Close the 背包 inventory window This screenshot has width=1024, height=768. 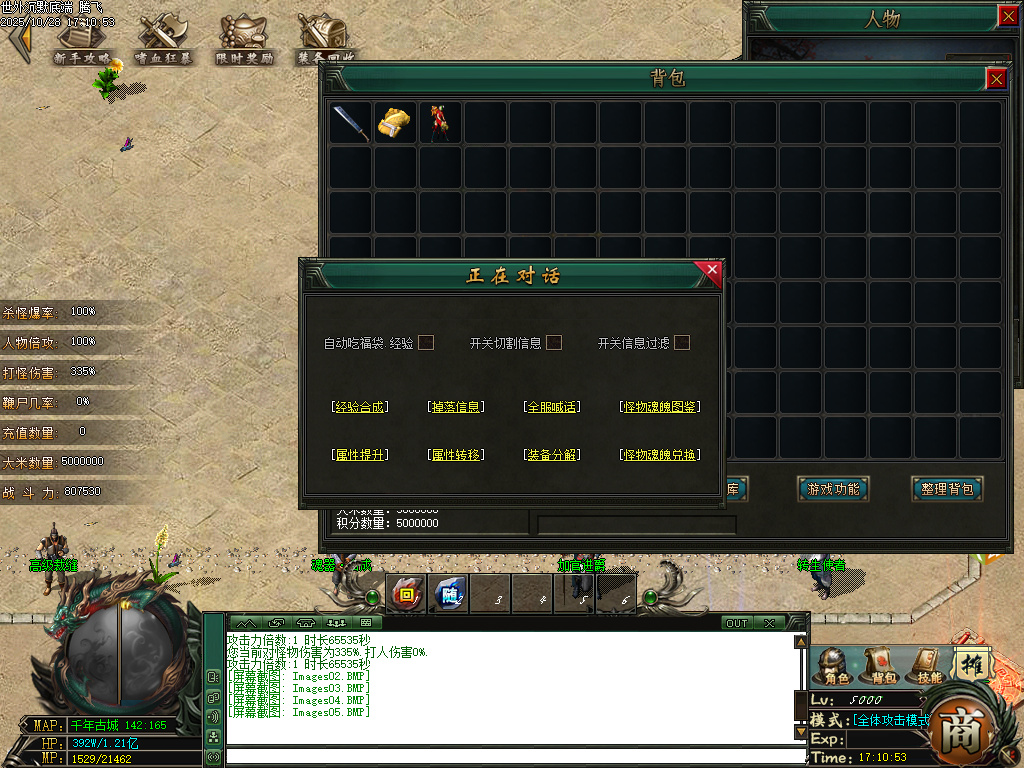coord(996,79)
